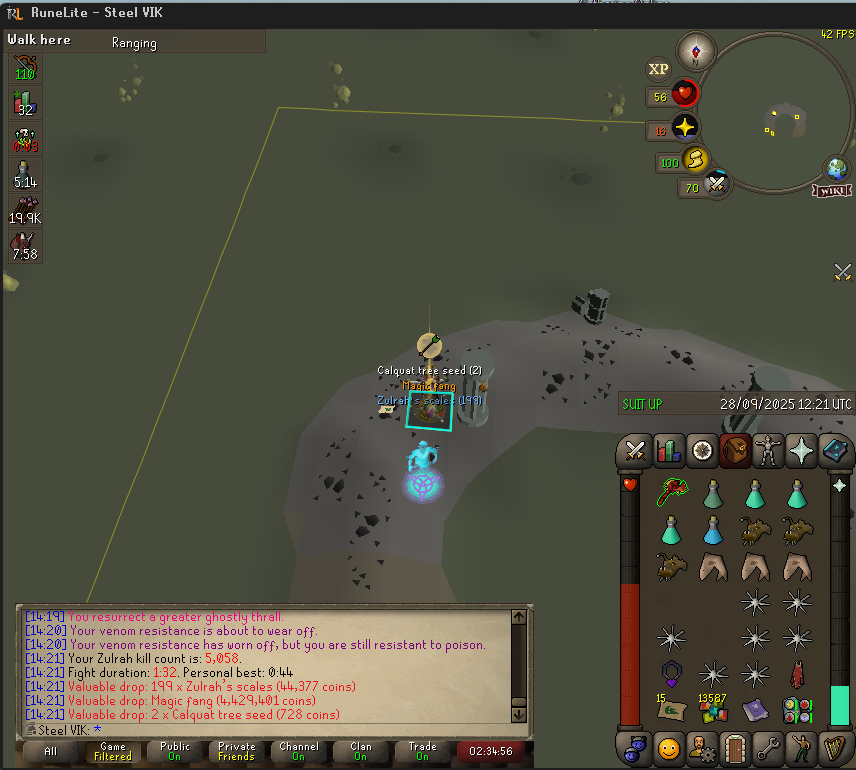Click the blue potion in inventory
Screen dimensions: 856x770
(x=713, y=530)
